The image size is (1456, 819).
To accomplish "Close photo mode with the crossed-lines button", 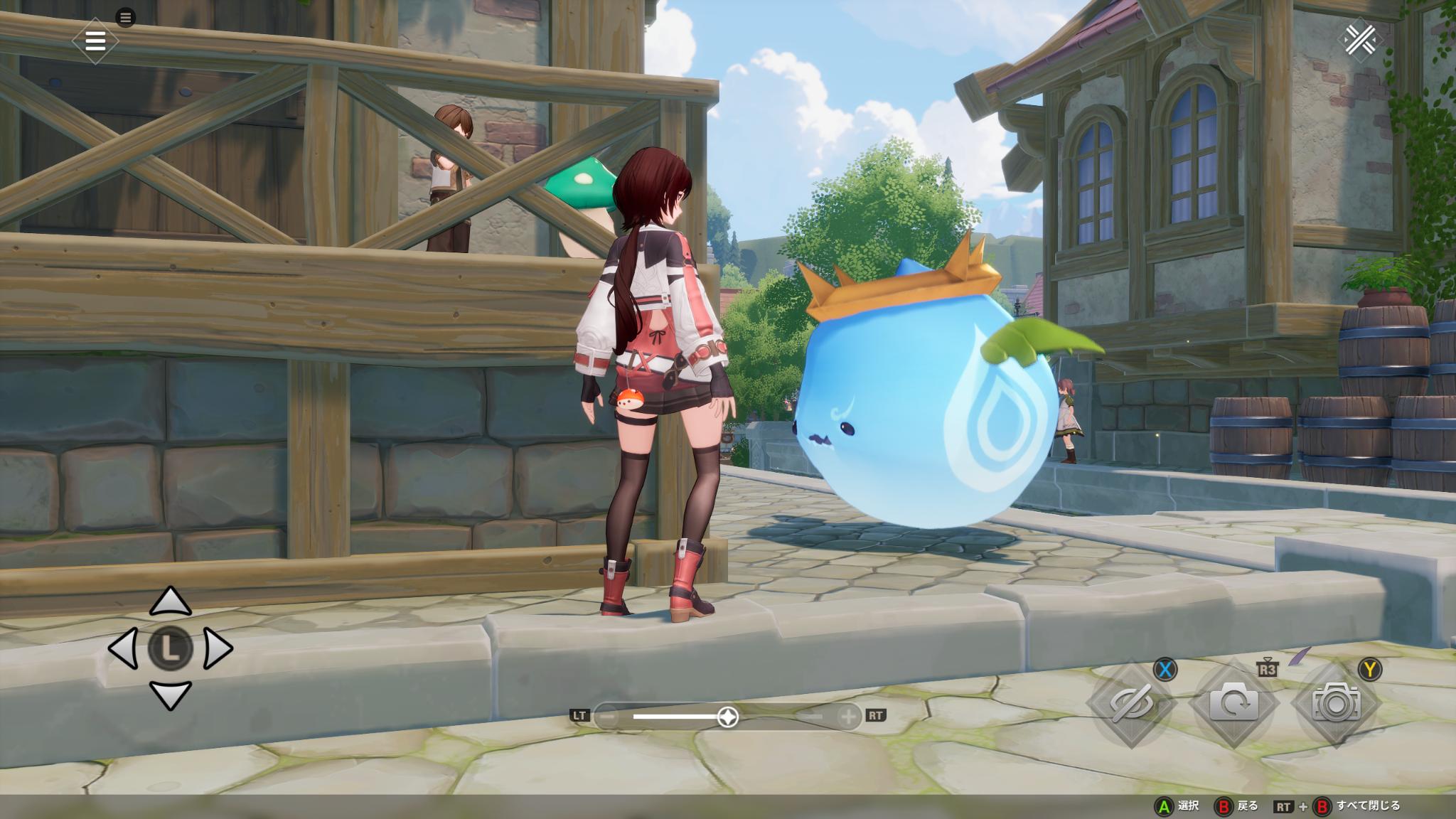I will coord(1360,41).
